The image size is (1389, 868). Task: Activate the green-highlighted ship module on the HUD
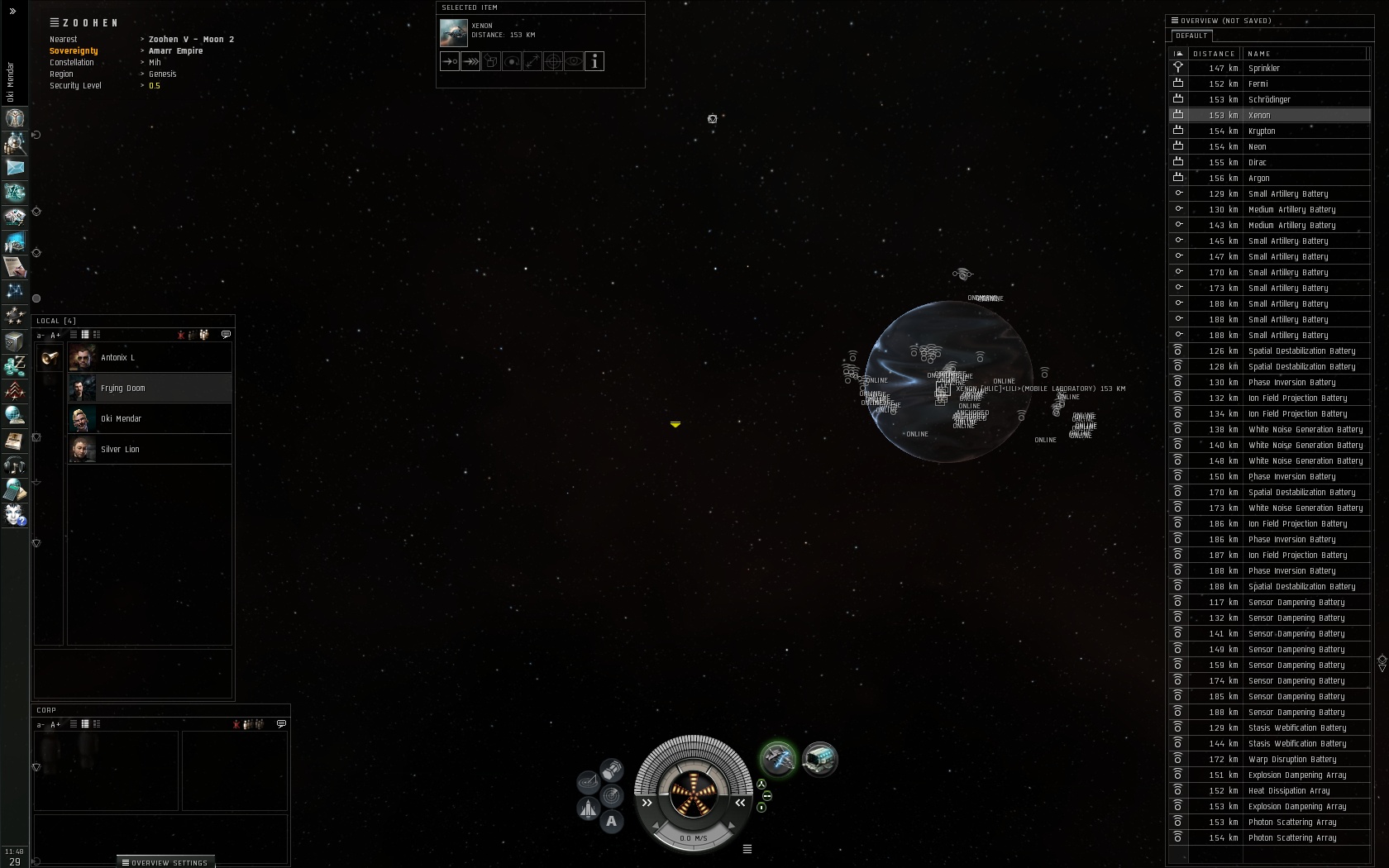point(778,759)
